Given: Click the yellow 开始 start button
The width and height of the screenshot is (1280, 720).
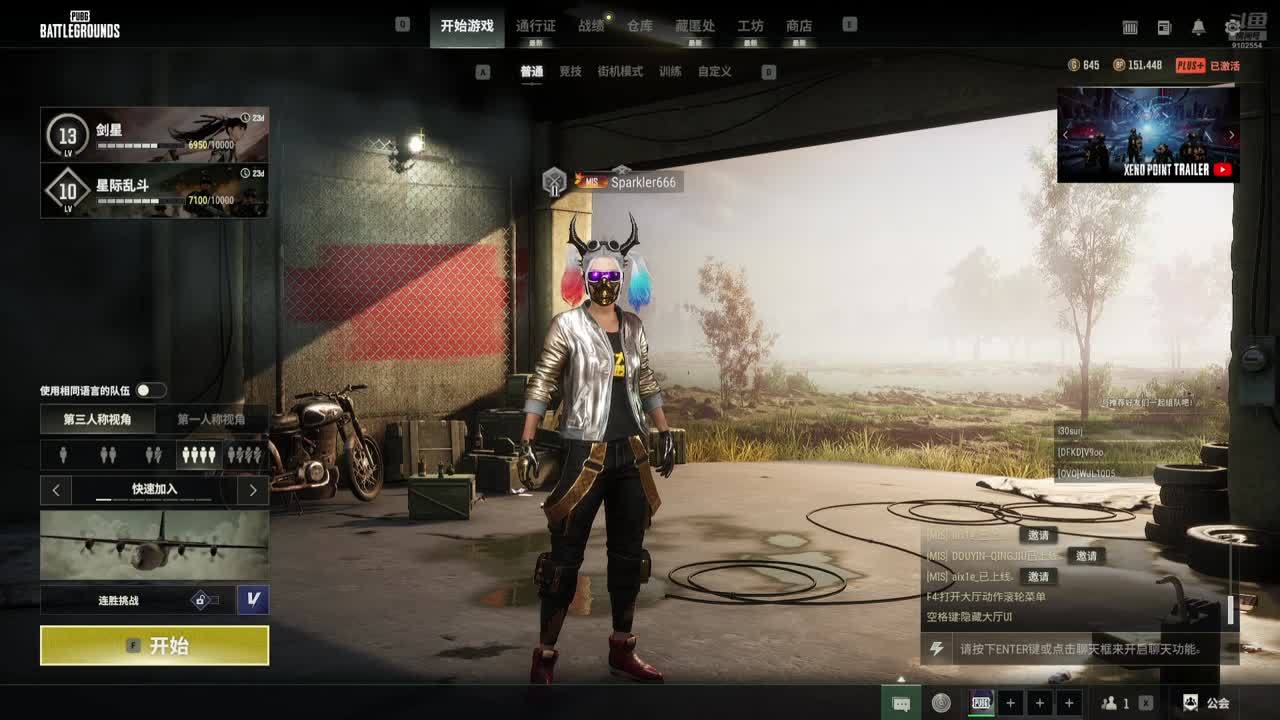Looking at the screenshot, I should (x=154, y=646).
